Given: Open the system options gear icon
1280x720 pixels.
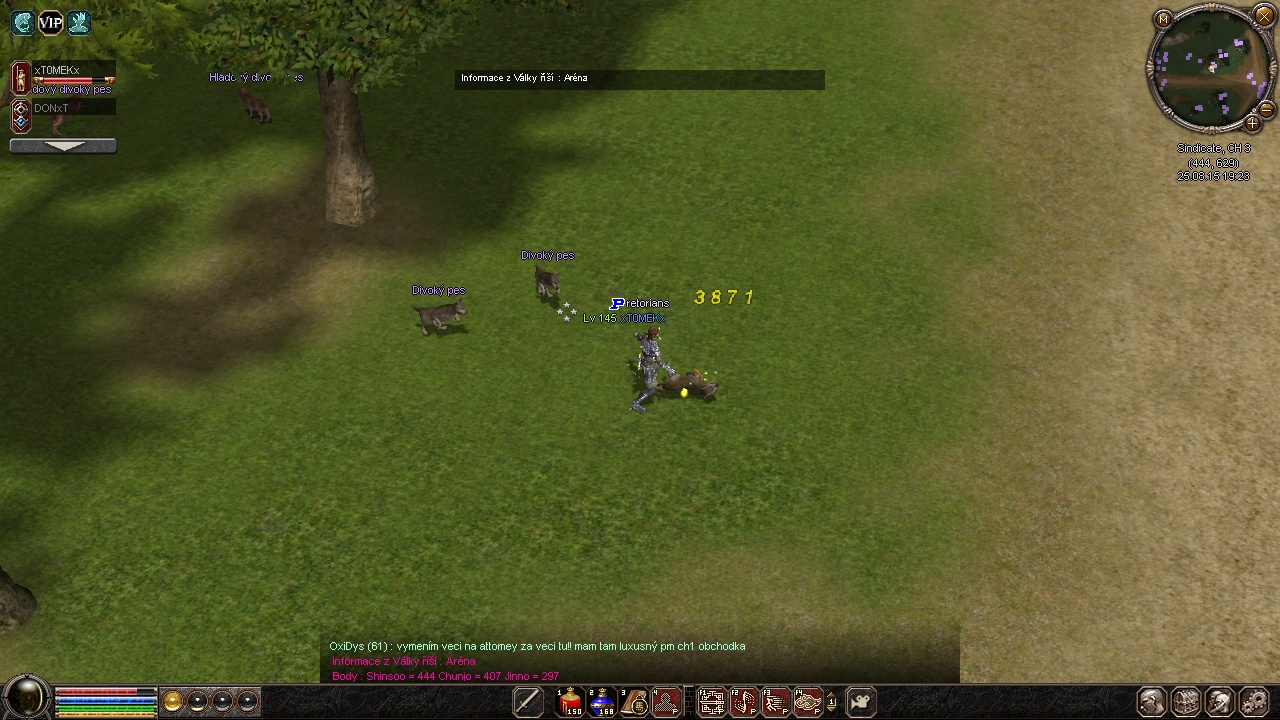Looking at the screenshot, I should coord(1254,702).
